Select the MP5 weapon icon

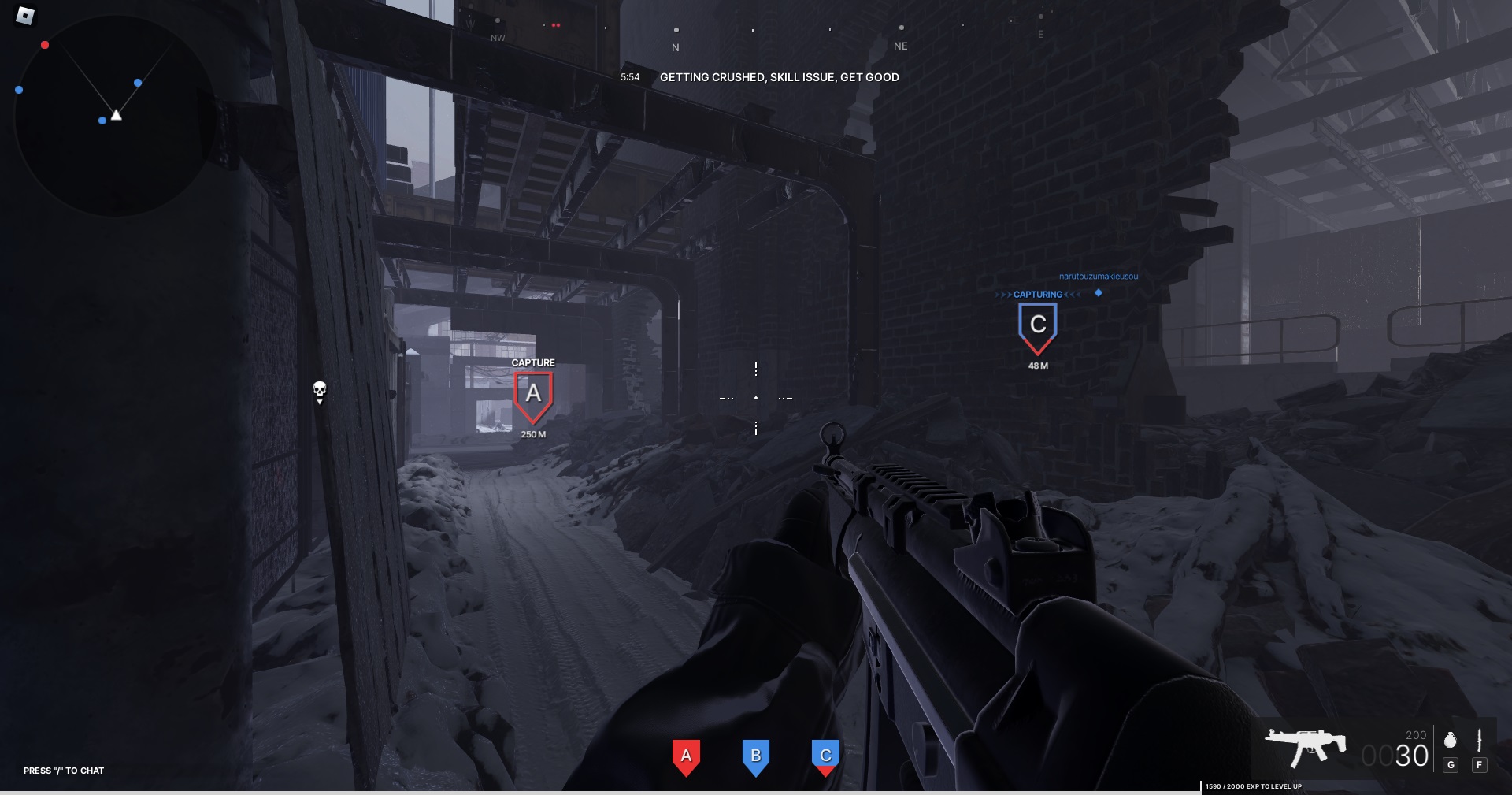[x=1307, y=747]
